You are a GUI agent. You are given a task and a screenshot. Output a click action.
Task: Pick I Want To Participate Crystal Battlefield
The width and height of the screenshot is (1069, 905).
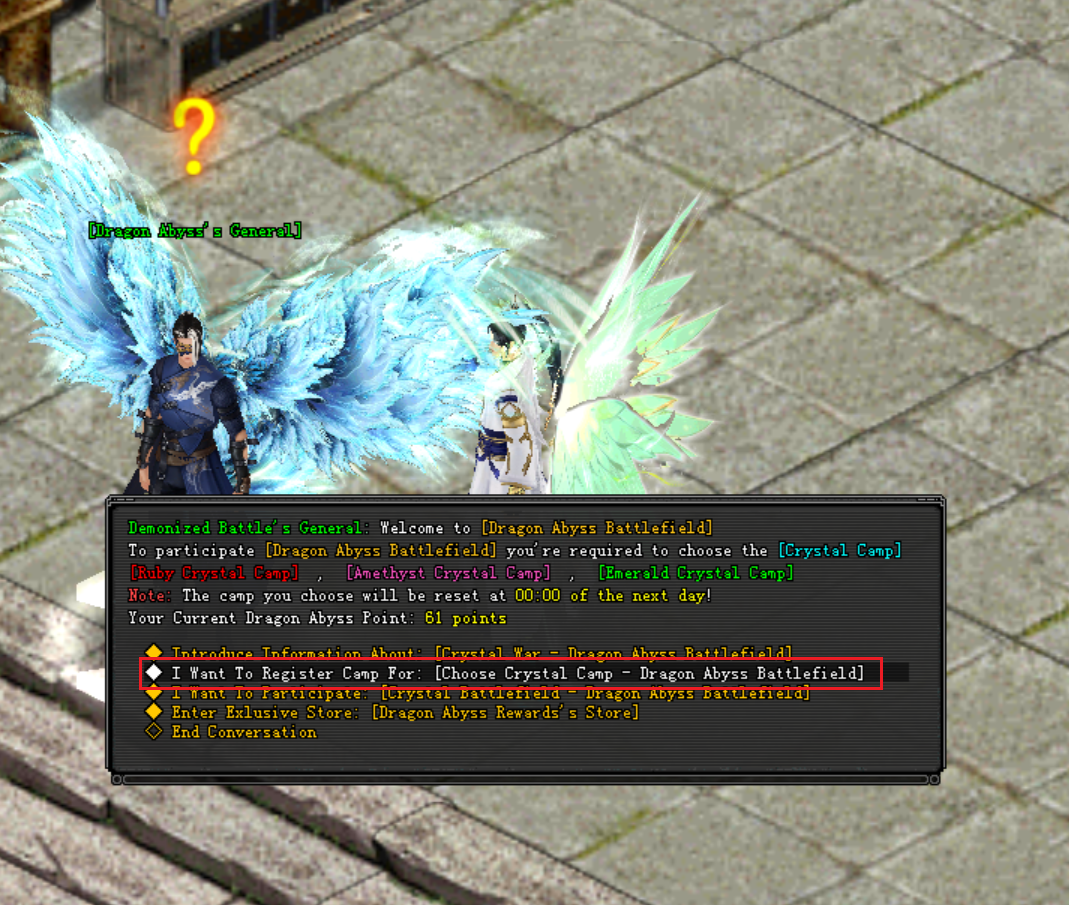(489, 693)
